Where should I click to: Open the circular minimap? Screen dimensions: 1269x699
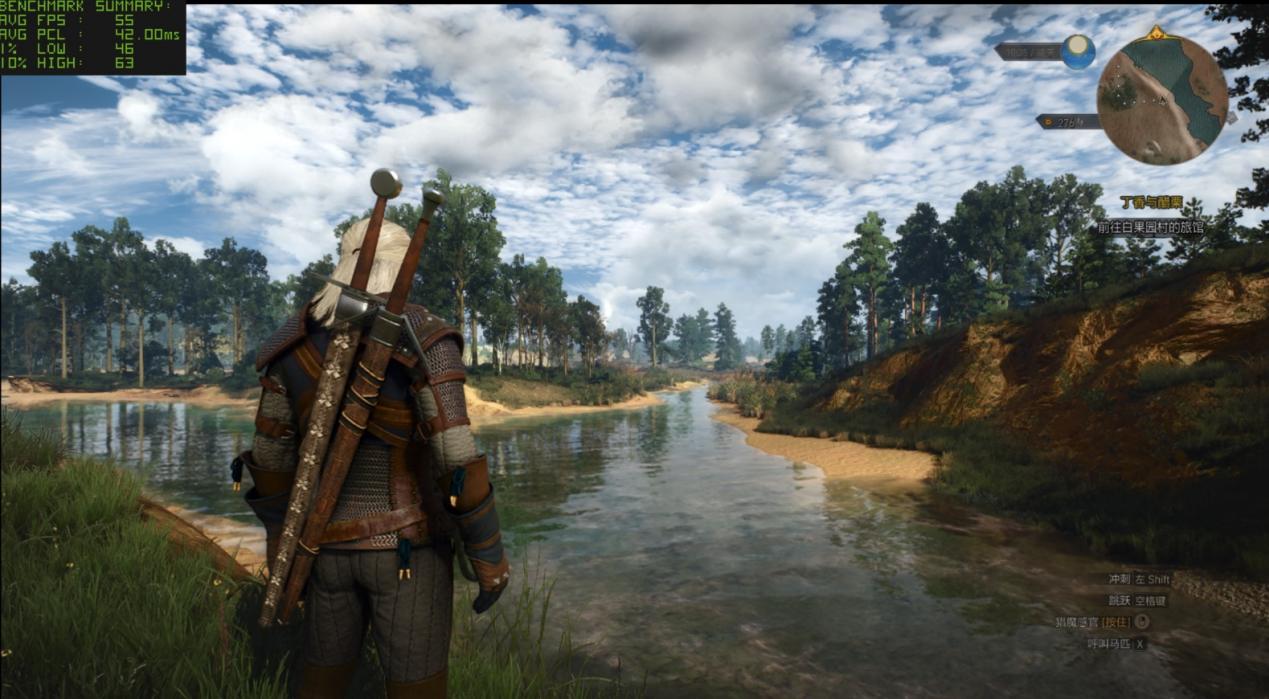1161,99
